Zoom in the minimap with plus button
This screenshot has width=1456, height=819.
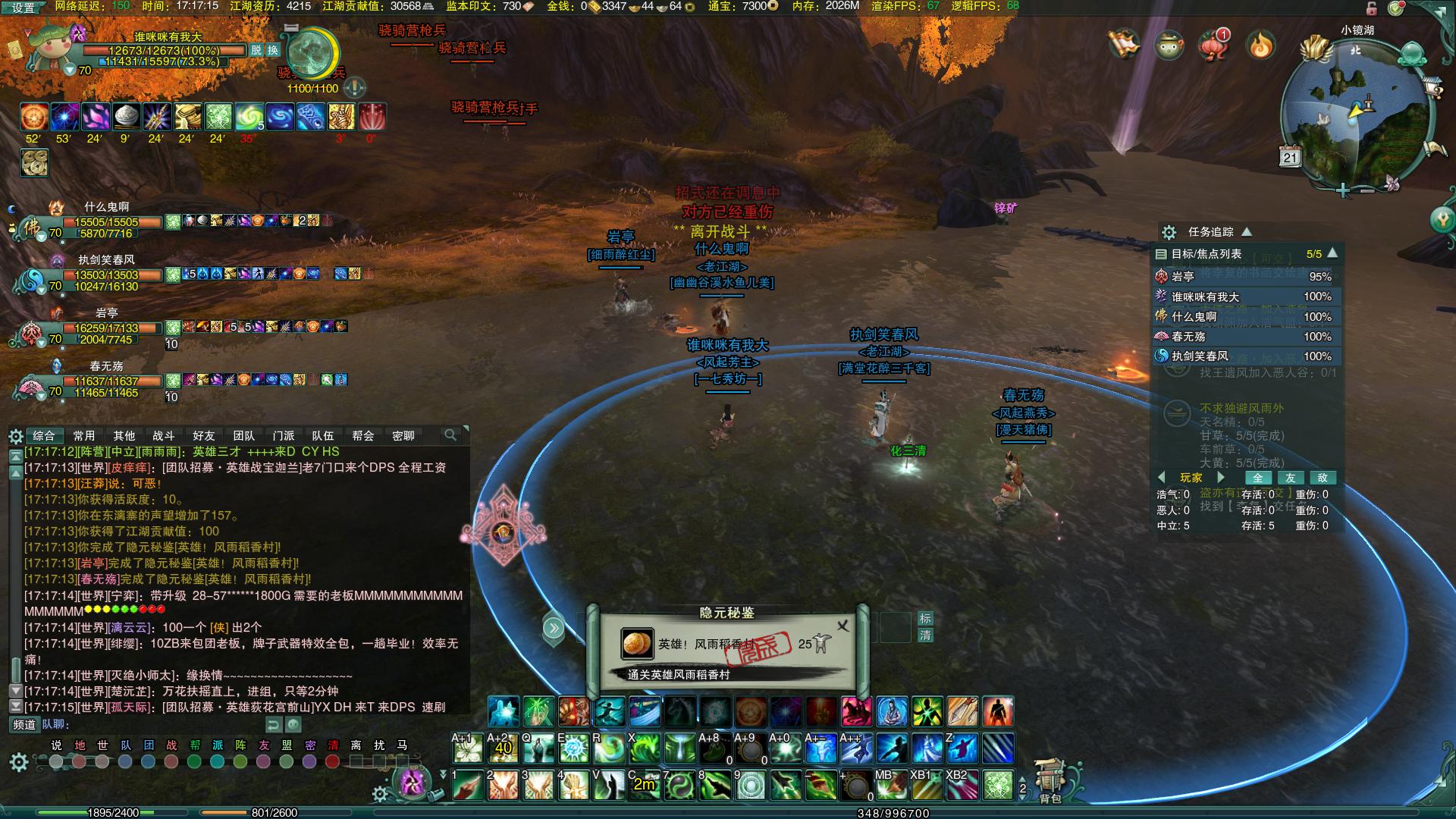(x=1343, y=190)
